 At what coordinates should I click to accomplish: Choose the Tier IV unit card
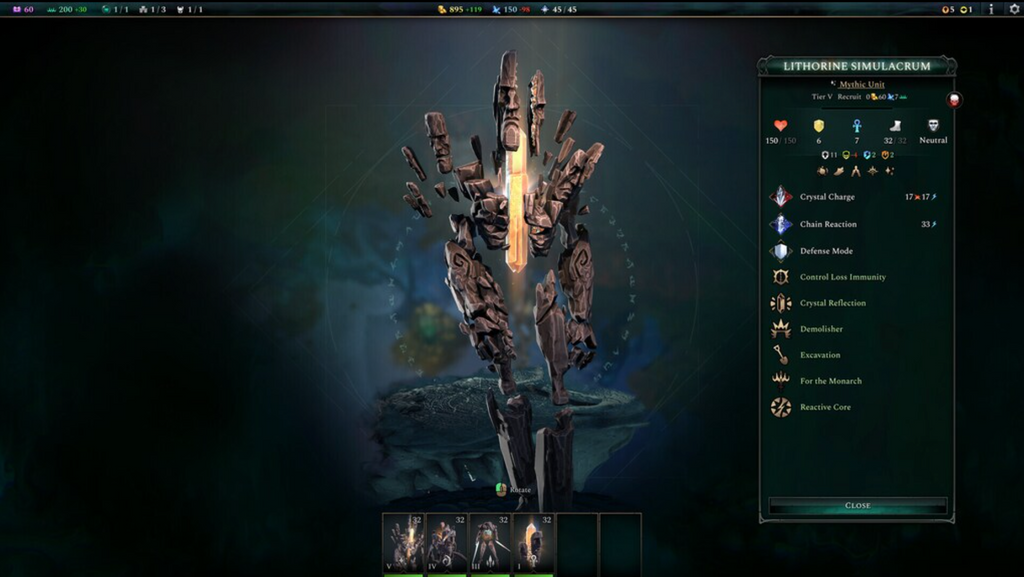(x=447, y=544)
